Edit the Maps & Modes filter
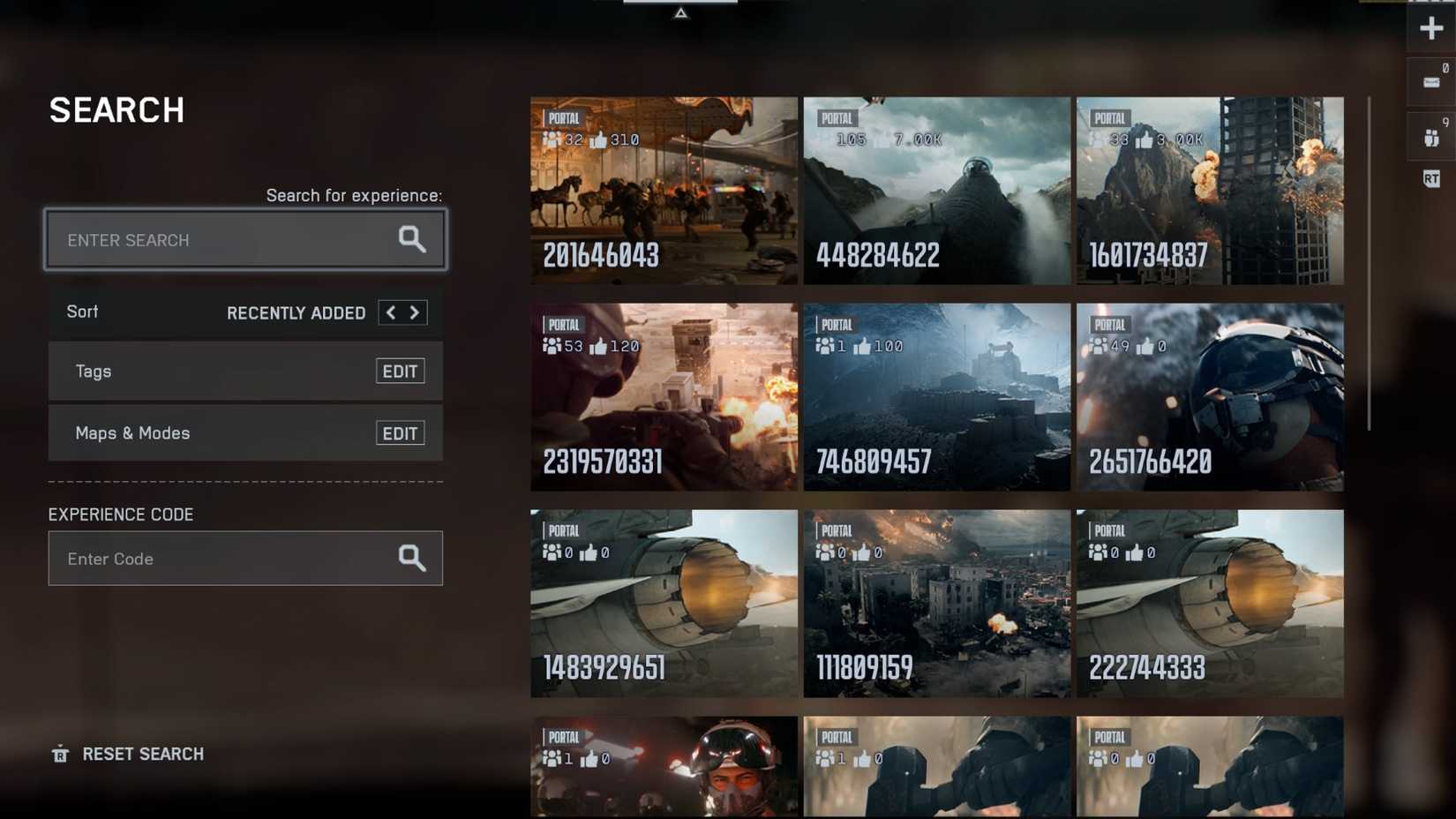 tap(400, 432)
